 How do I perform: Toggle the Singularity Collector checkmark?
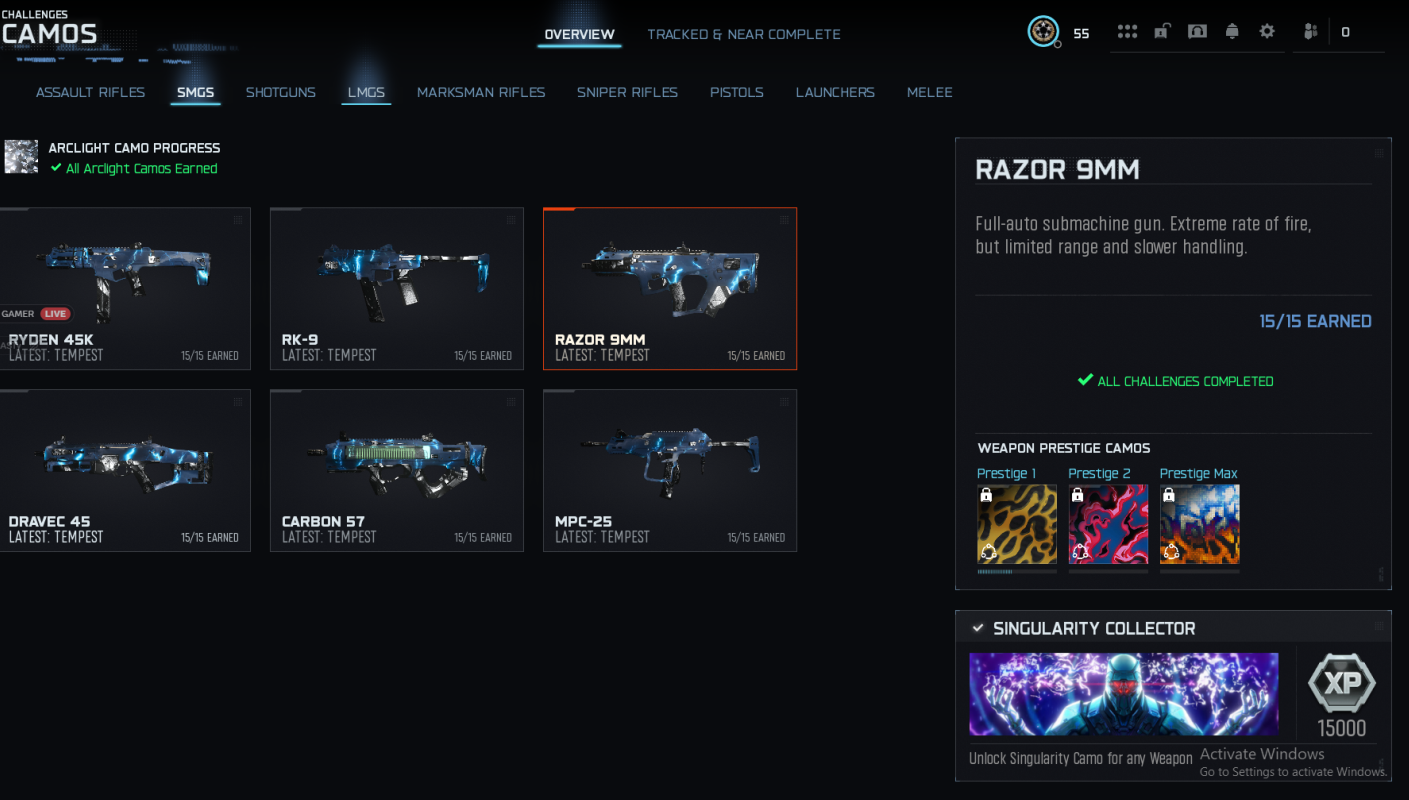(x=977, y=628)
